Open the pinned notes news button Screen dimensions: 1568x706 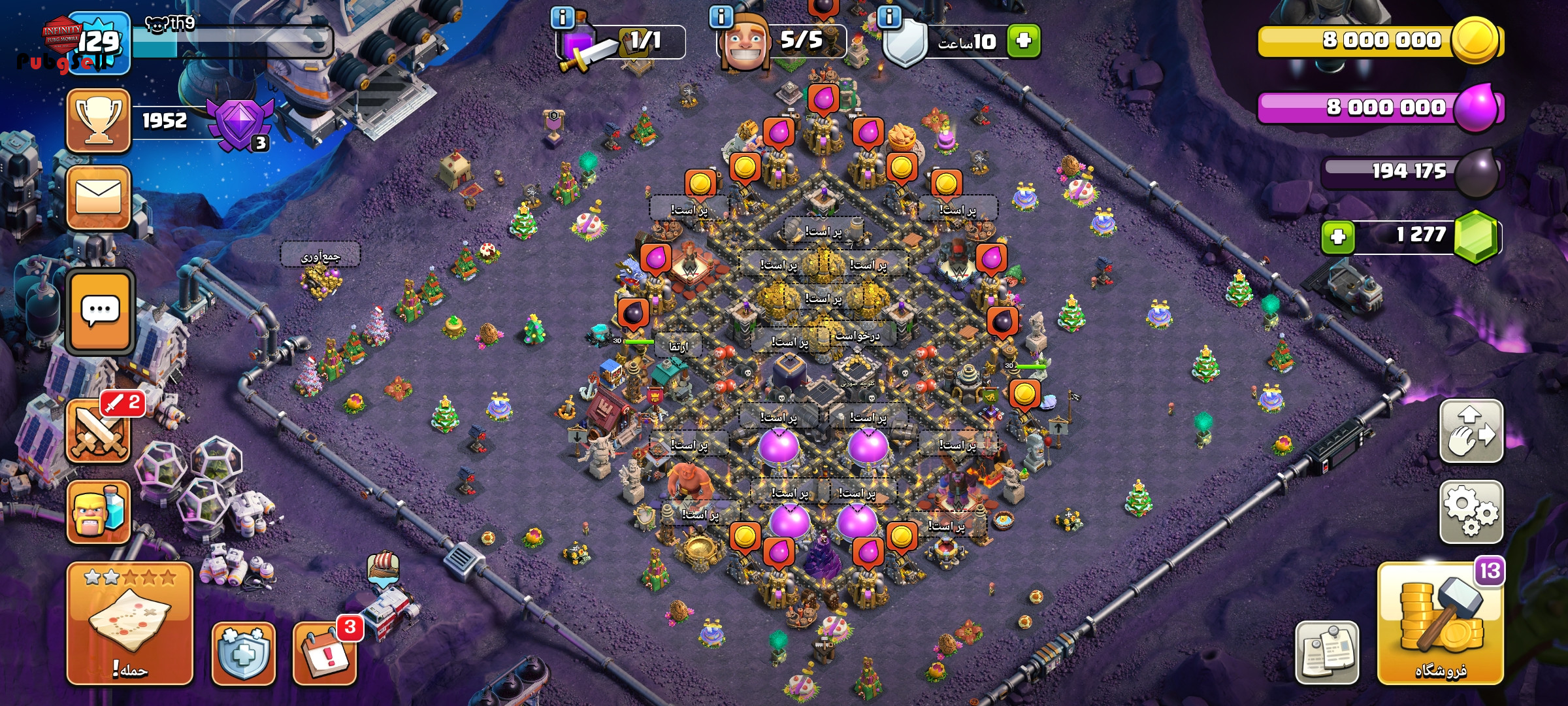coord(1327,652)
